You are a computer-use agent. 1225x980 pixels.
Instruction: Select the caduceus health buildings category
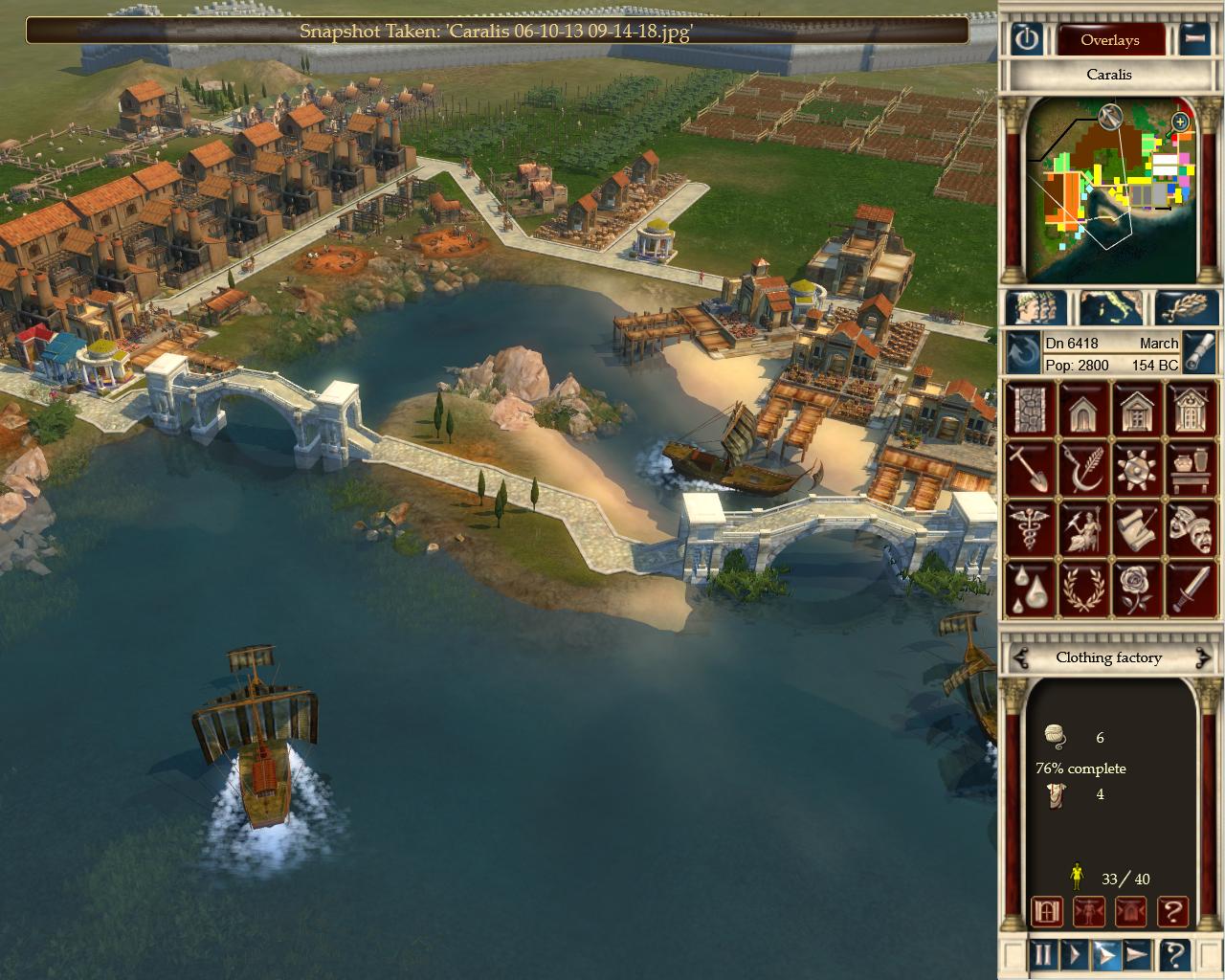click(1029, 527)
